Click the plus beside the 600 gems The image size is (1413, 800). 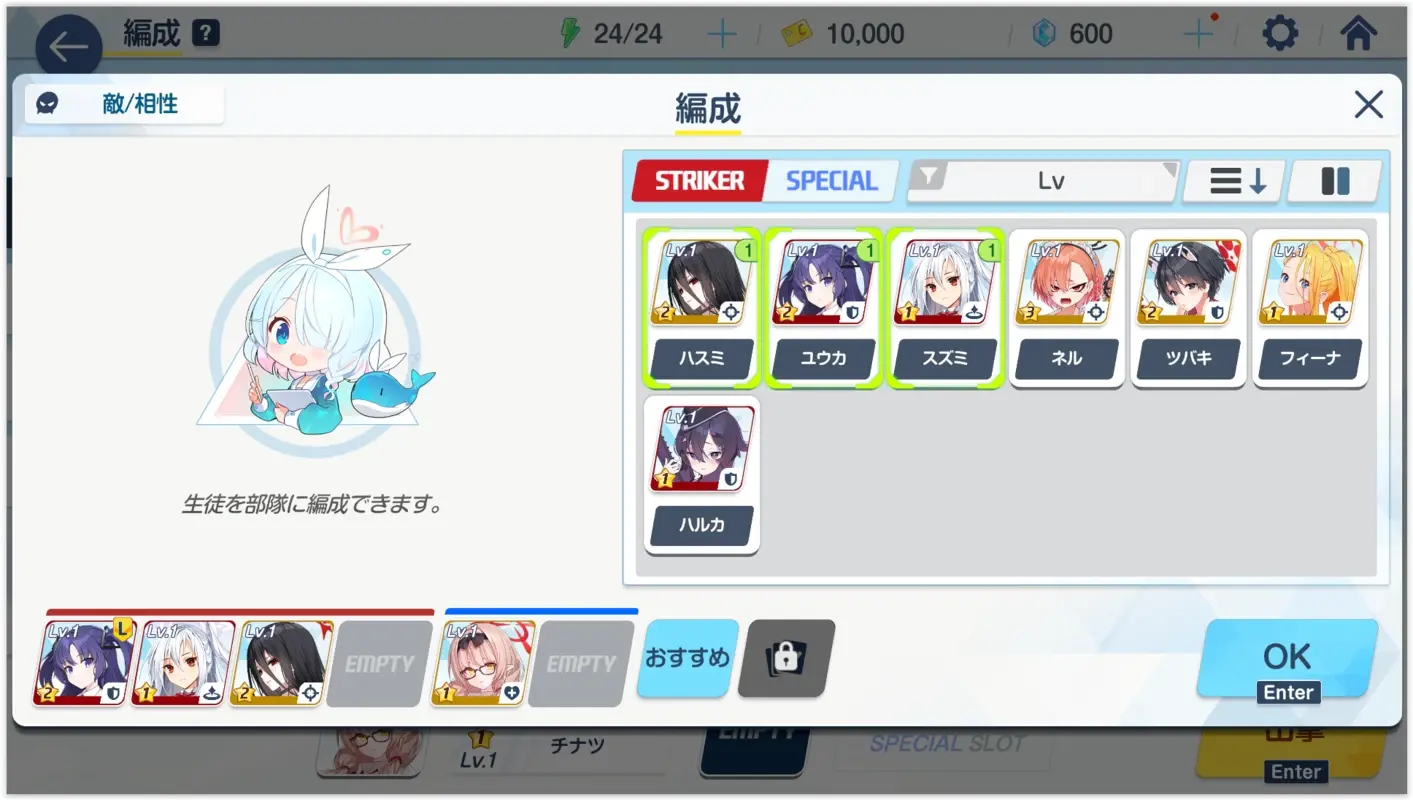[1197, 32]
